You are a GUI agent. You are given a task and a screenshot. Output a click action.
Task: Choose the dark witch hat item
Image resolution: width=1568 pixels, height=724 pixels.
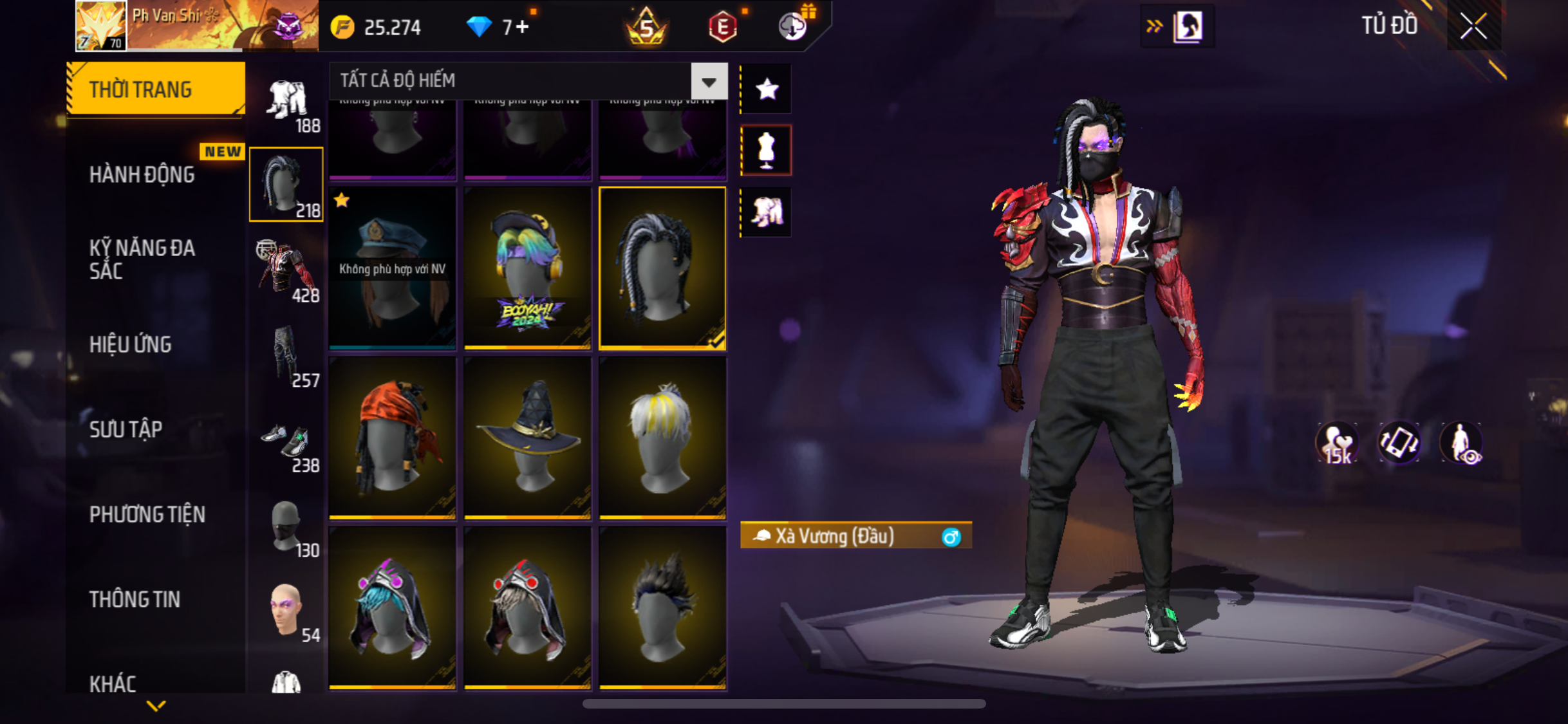coord(527,438)
